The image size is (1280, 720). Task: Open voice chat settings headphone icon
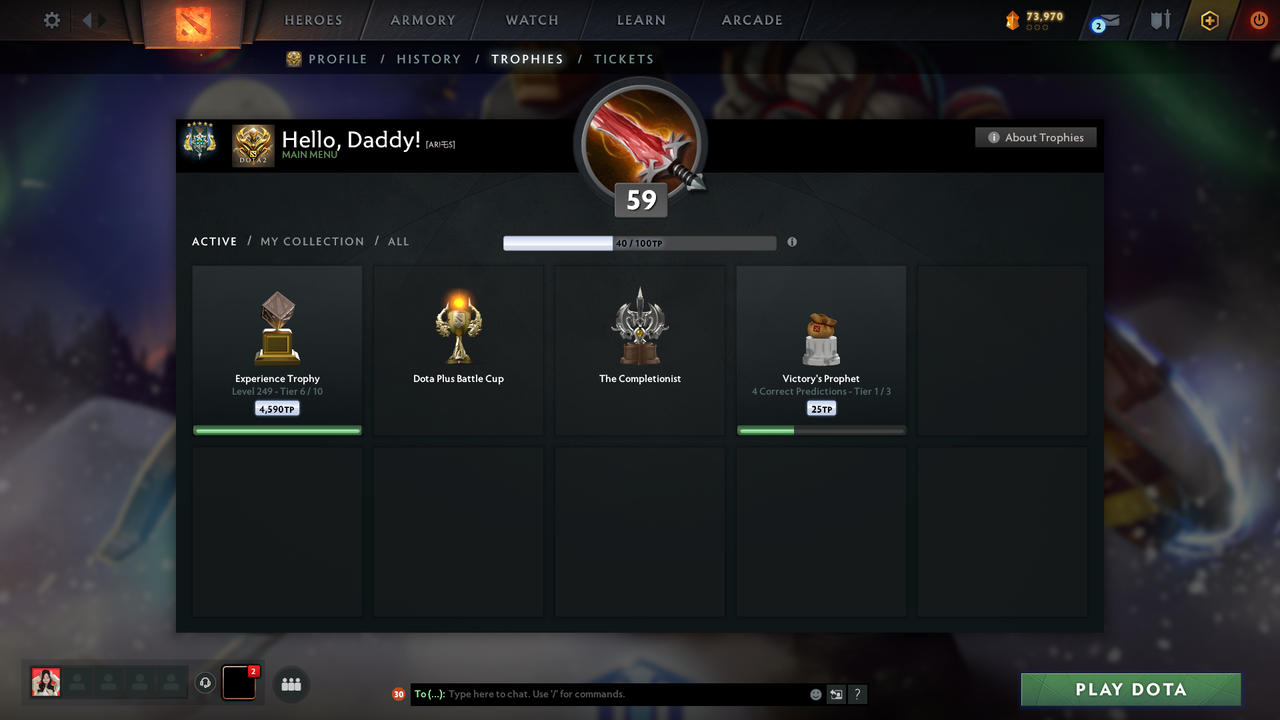click(206, 683)
